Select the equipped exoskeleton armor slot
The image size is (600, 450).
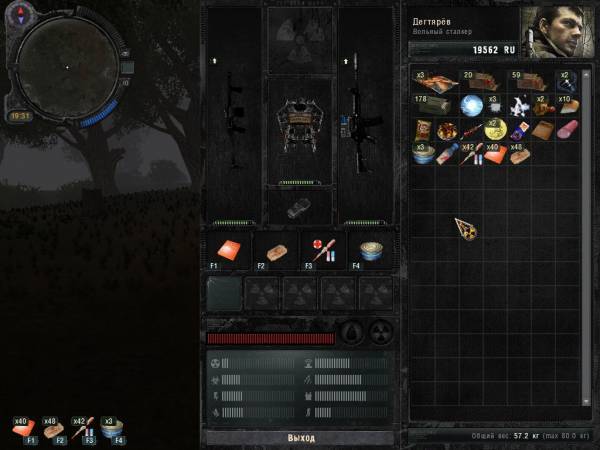tap(299, 118)
